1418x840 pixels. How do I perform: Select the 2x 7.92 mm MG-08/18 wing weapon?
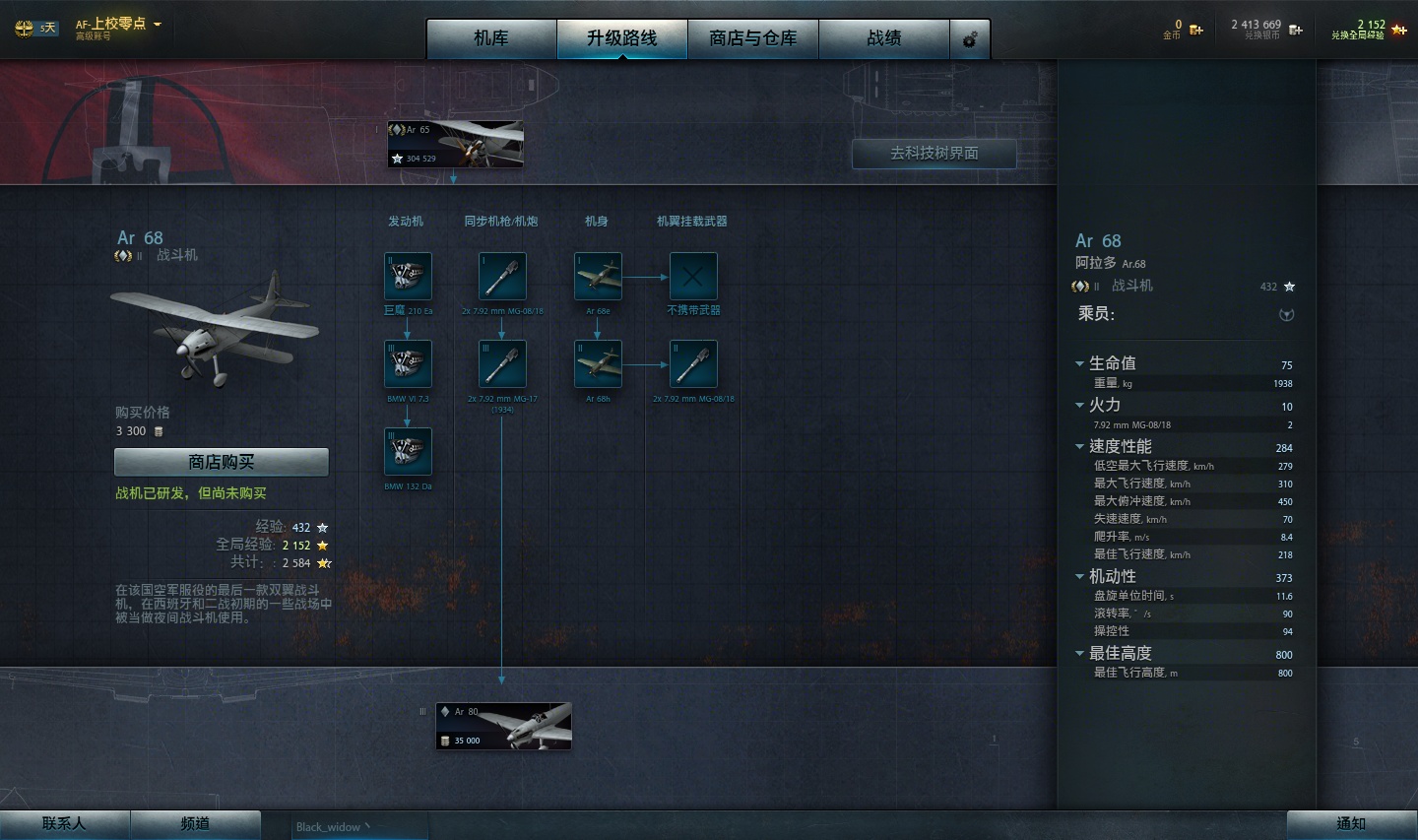coord(692,363)
